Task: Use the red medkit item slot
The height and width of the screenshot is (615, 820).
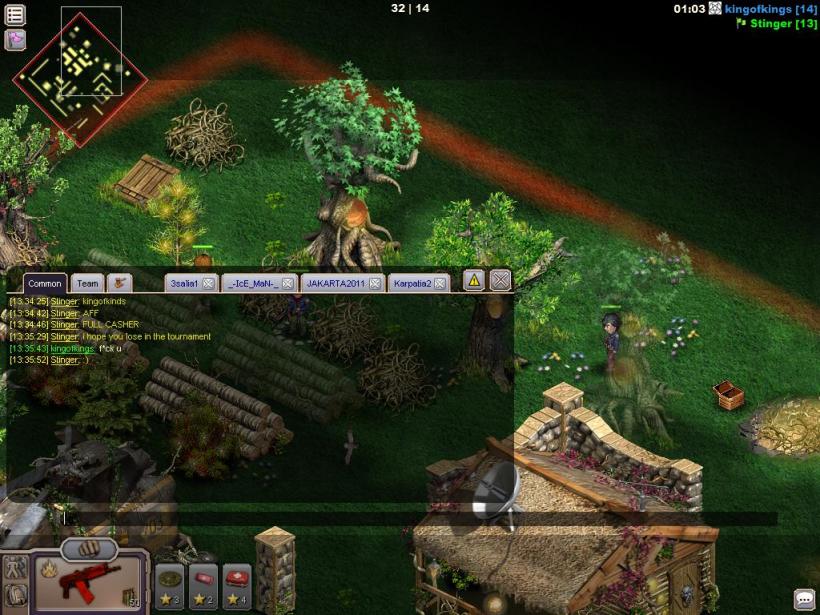Action: 237,582
